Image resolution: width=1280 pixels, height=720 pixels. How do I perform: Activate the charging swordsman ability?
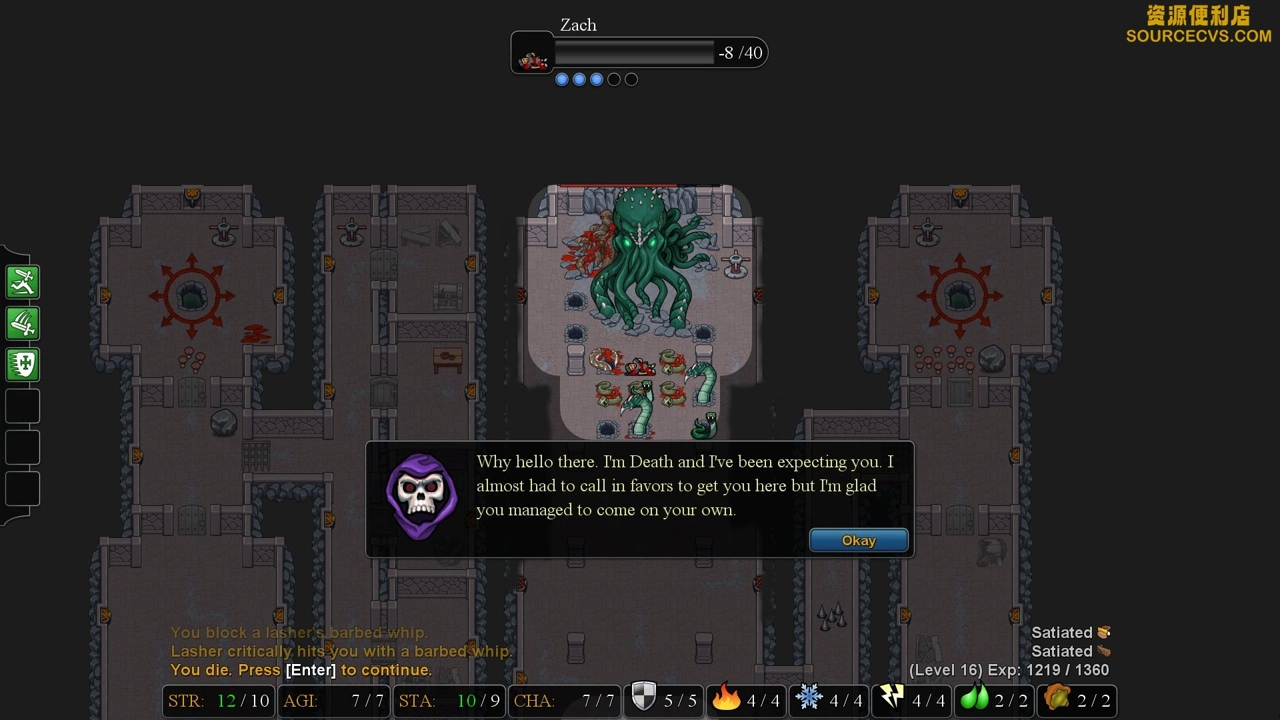[x=23, y=283]
